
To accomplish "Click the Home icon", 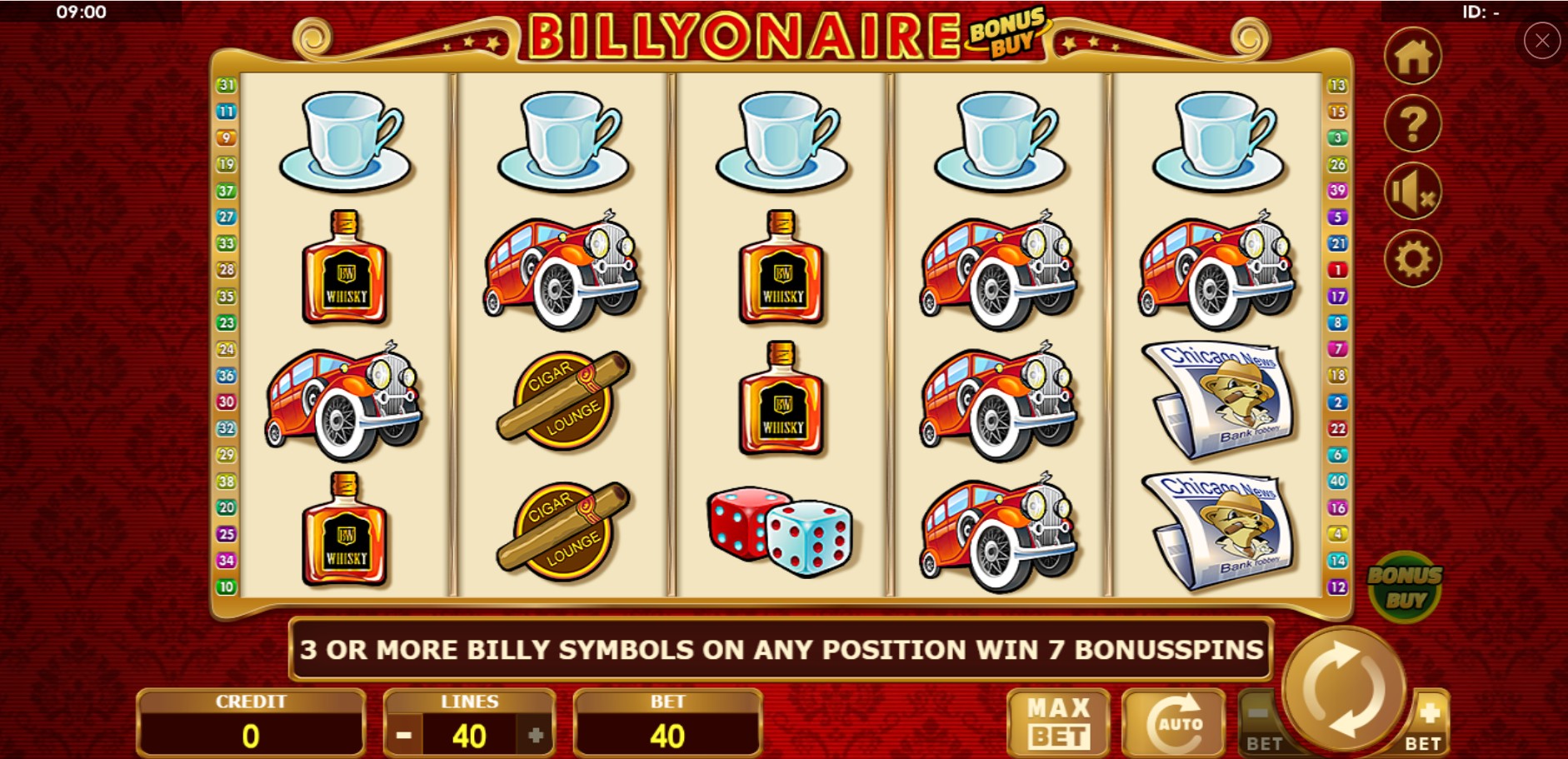I will 1414,57.
